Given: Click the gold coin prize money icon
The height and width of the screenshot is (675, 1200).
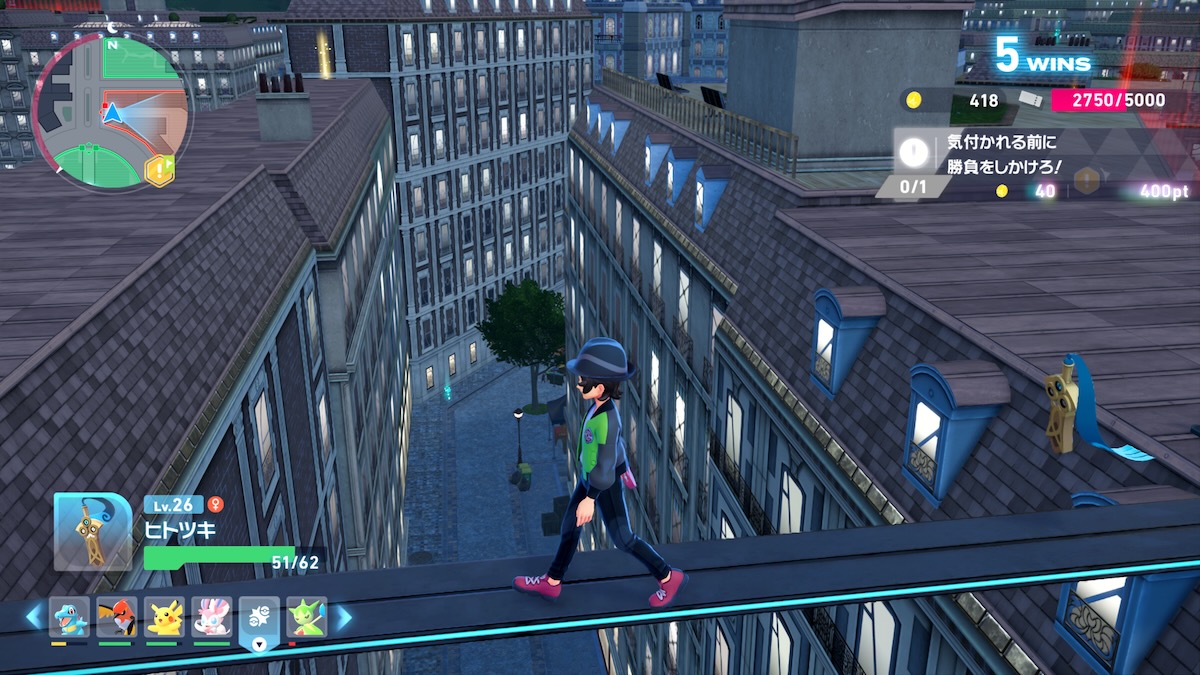Looking at the screenshot, I should click(913, 100).
